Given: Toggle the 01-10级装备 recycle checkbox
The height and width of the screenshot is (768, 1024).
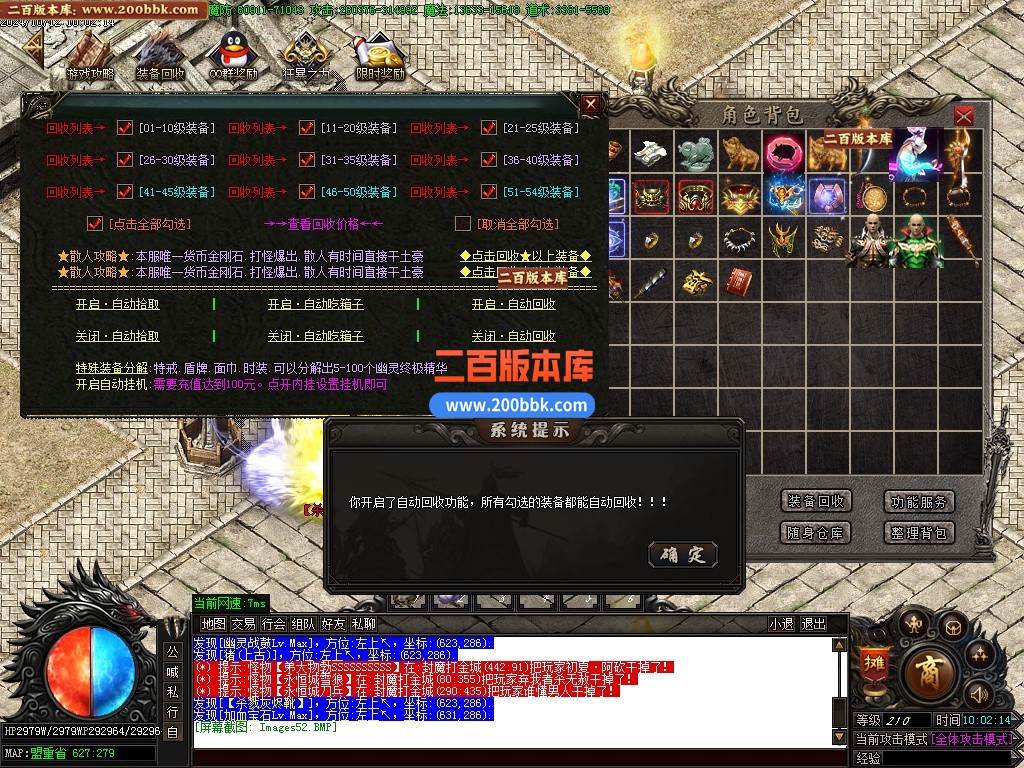Looking at the screenshot, I should tap(125, 128).
